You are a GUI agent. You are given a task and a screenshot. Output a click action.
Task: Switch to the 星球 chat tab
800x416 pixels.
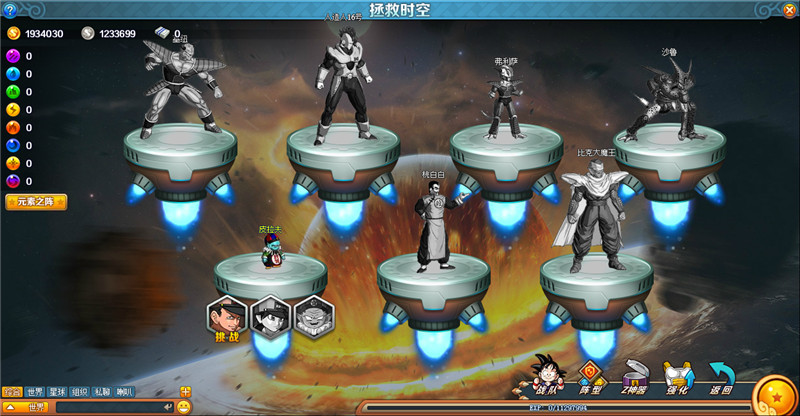(58, 391)
